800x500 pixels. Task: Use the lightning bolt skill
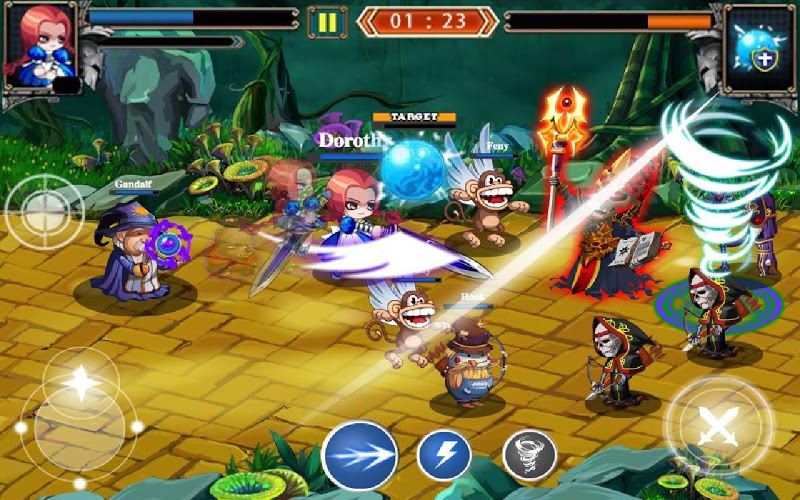pyautogui.click(x=444, y=455)
